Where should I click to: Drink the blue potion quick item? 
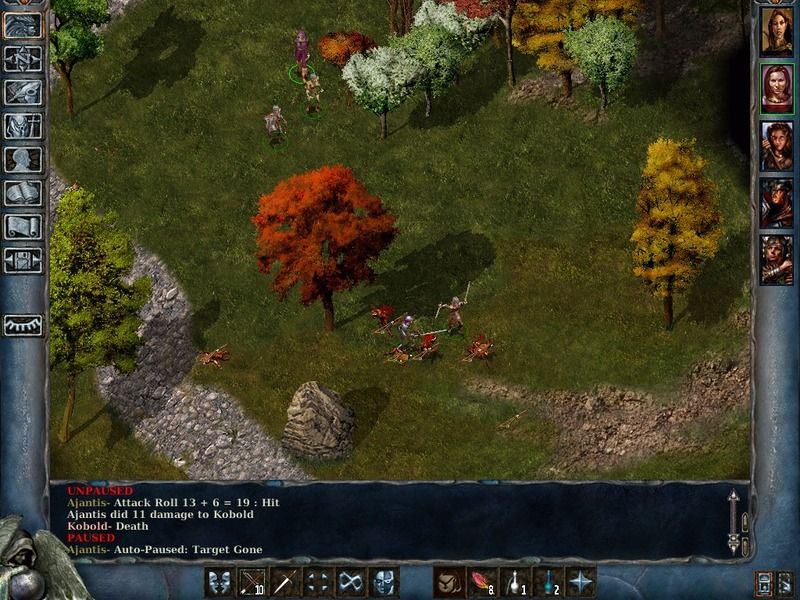tap(548, 581)
